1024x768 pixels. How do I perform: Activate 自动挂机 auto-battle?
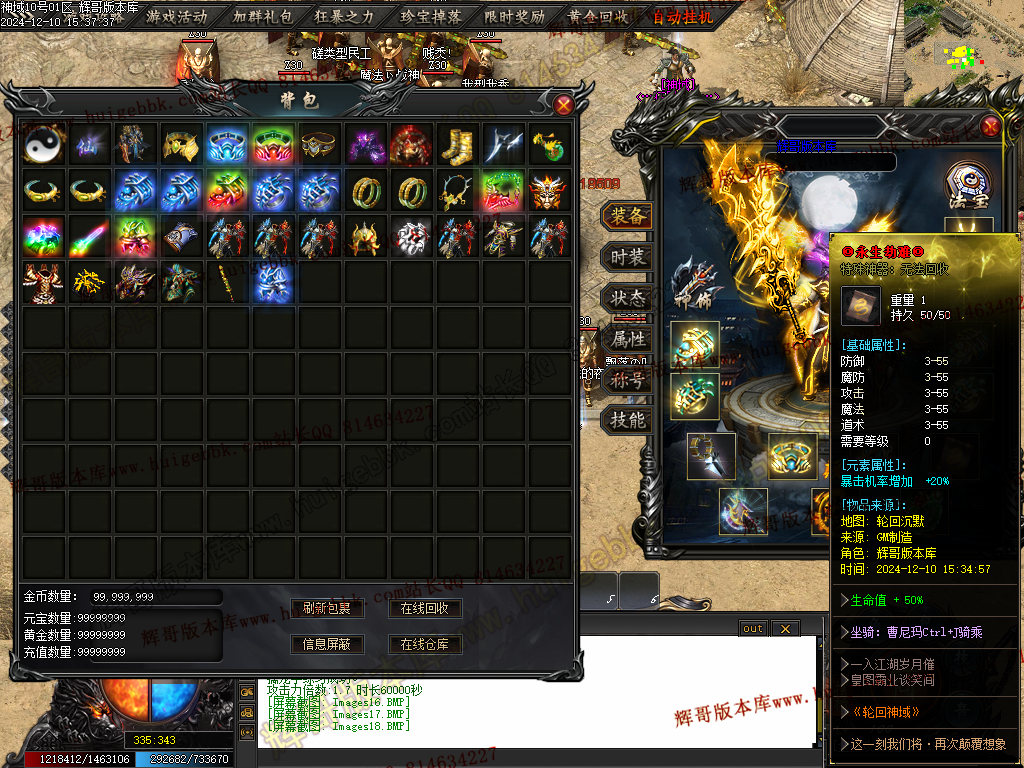point(683,16)
